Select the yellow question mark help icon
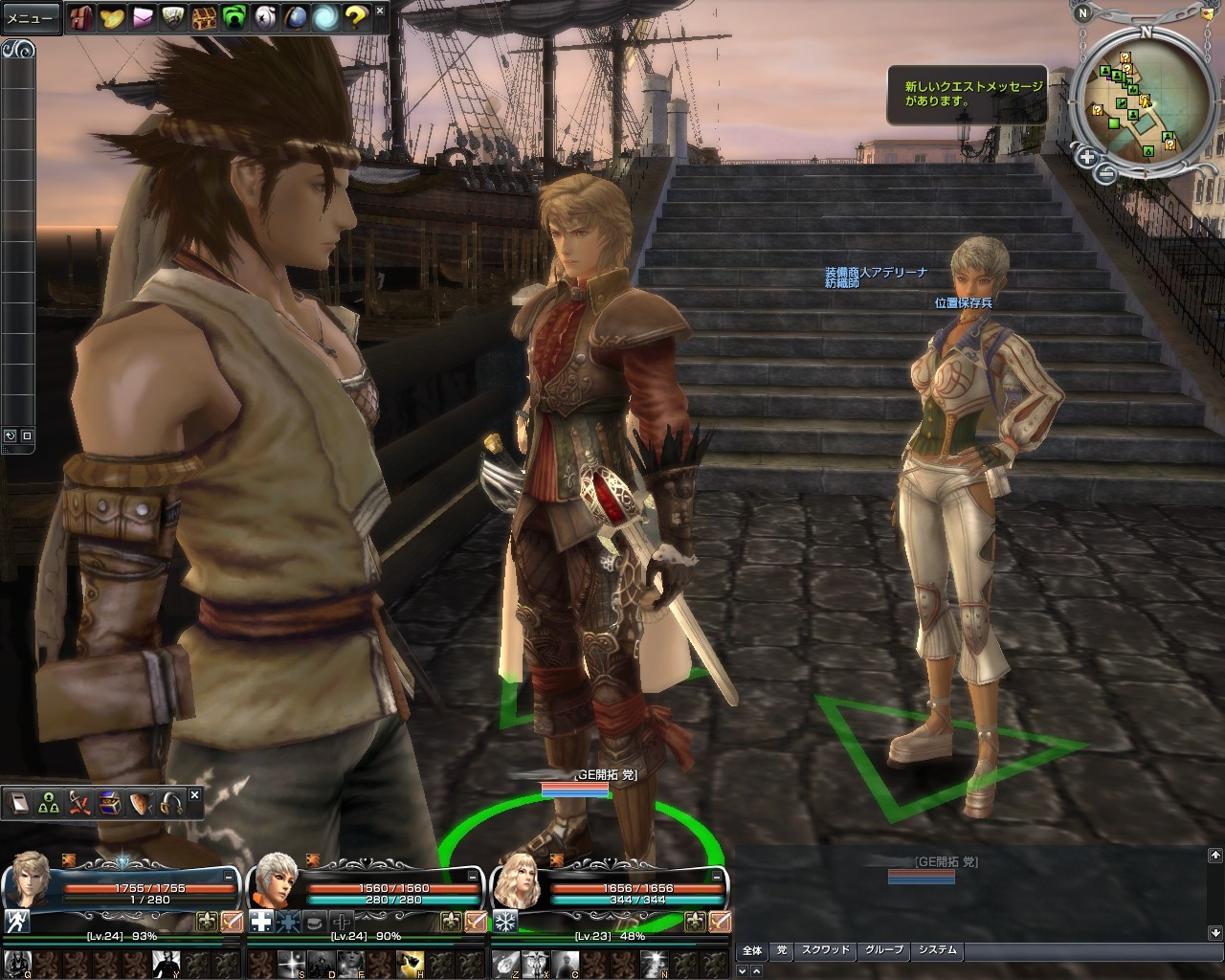This screenshot has height=980, width=1225. pos(356,17)
